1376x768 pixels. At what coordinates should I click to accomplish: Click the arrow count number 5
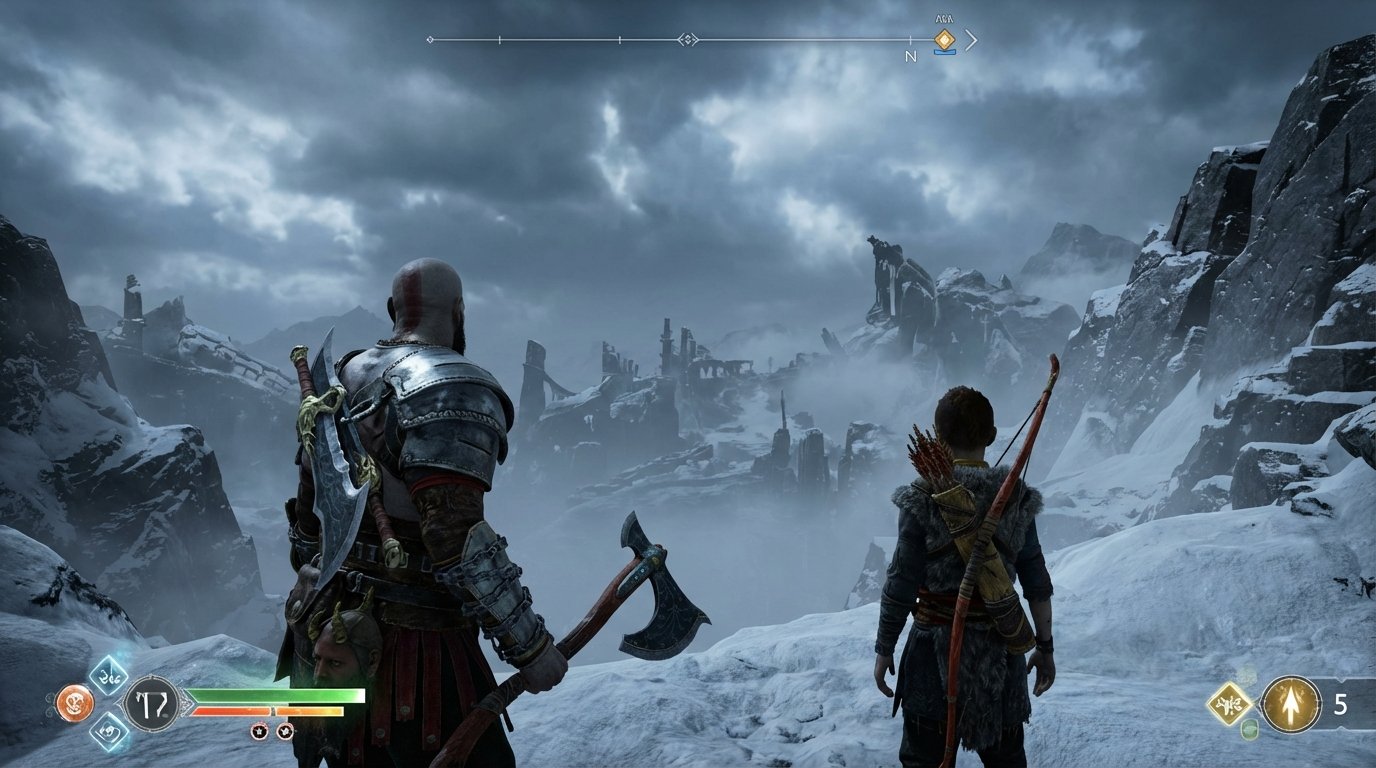point(1341,705)
